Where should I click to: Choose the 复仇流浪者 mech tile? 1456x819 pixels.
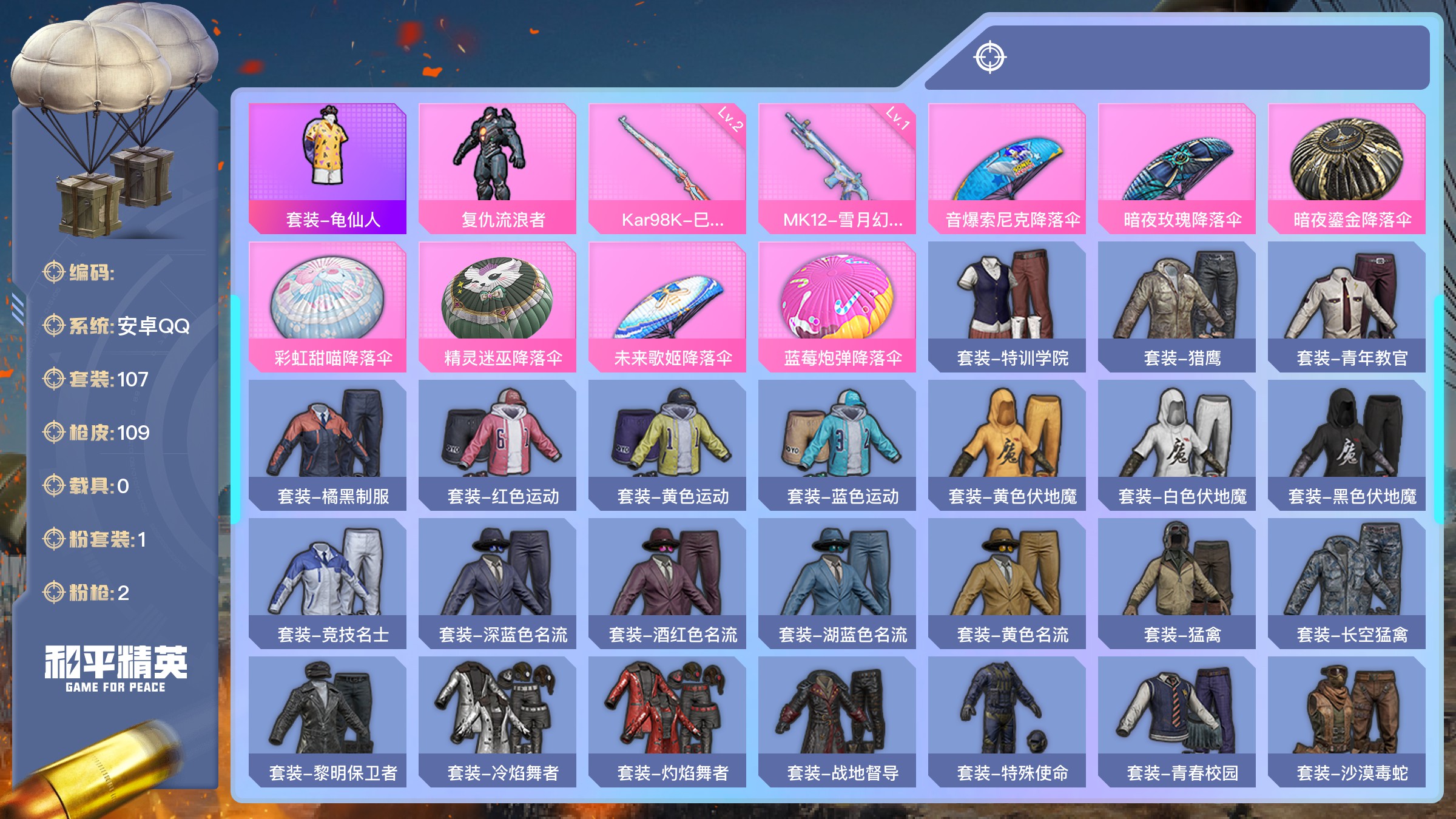click(x=497, y=168)
